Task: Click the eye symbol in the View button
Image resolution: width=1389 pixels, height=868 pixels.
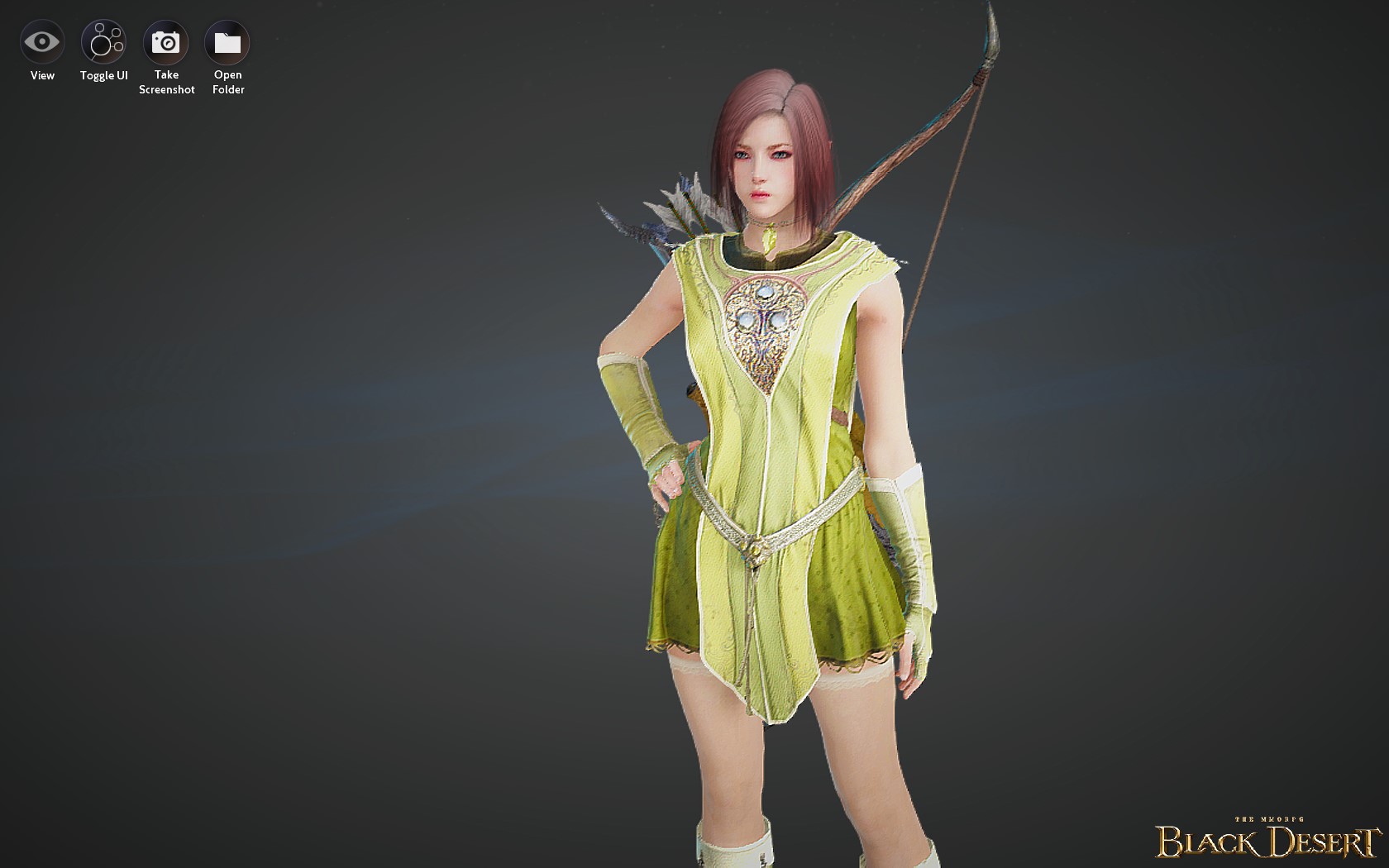Action: tap(41, 40)
